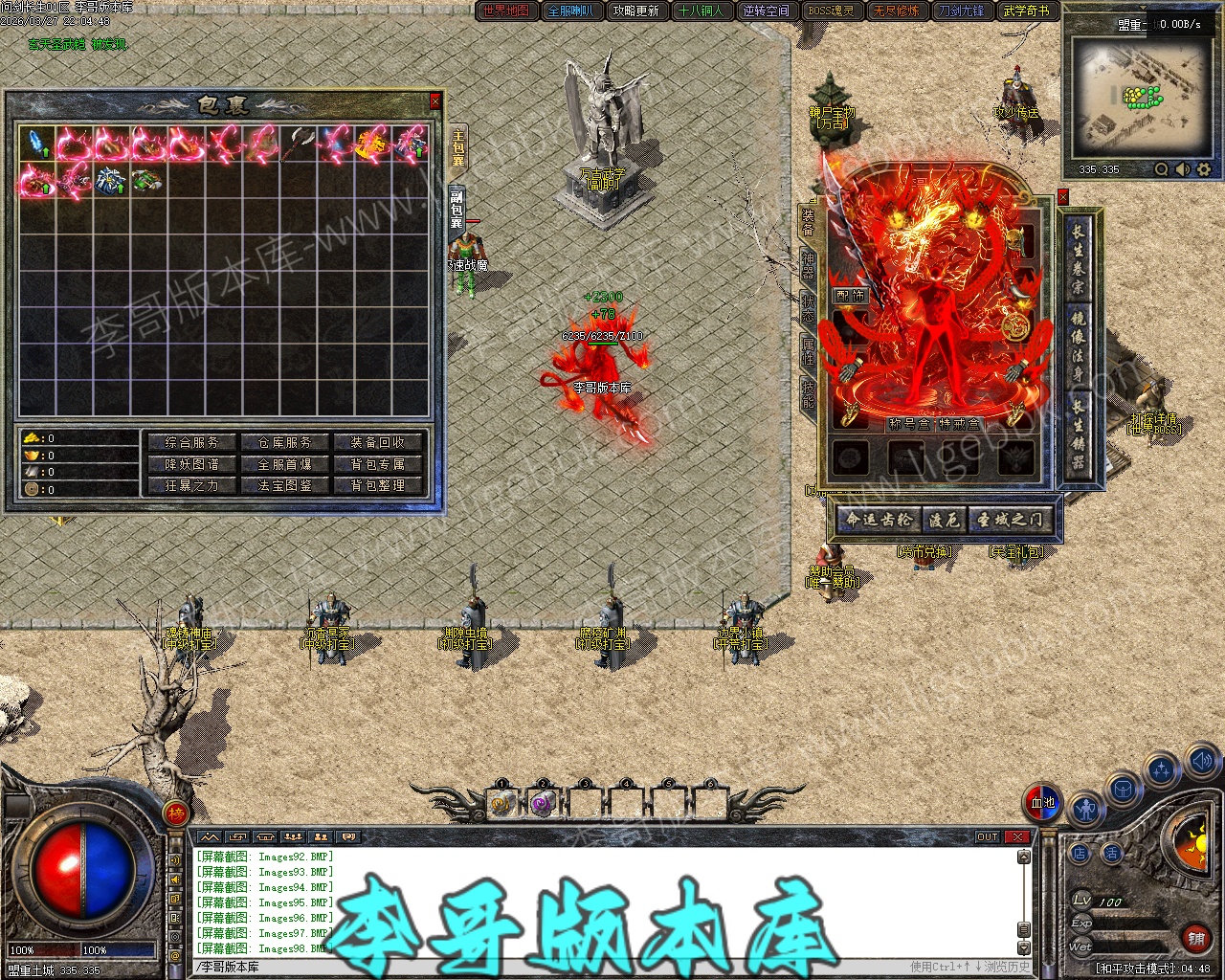The image size is (1225, 980).
Task: Click the 命运齿轮 button
Action: coord(878,520)
